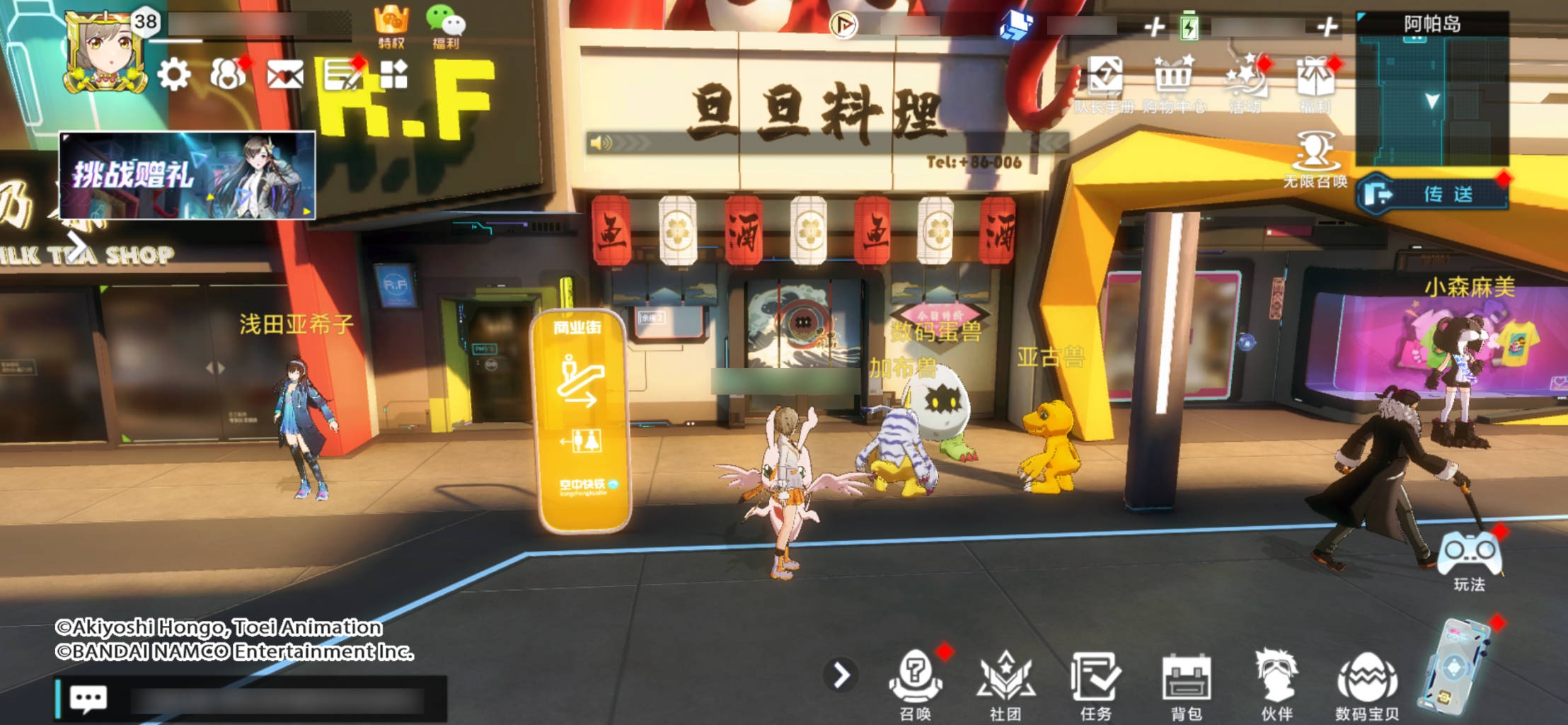The image size is (1568, 725).
Task: Open the 购物中心 shop
Action: coord(1173,81)
